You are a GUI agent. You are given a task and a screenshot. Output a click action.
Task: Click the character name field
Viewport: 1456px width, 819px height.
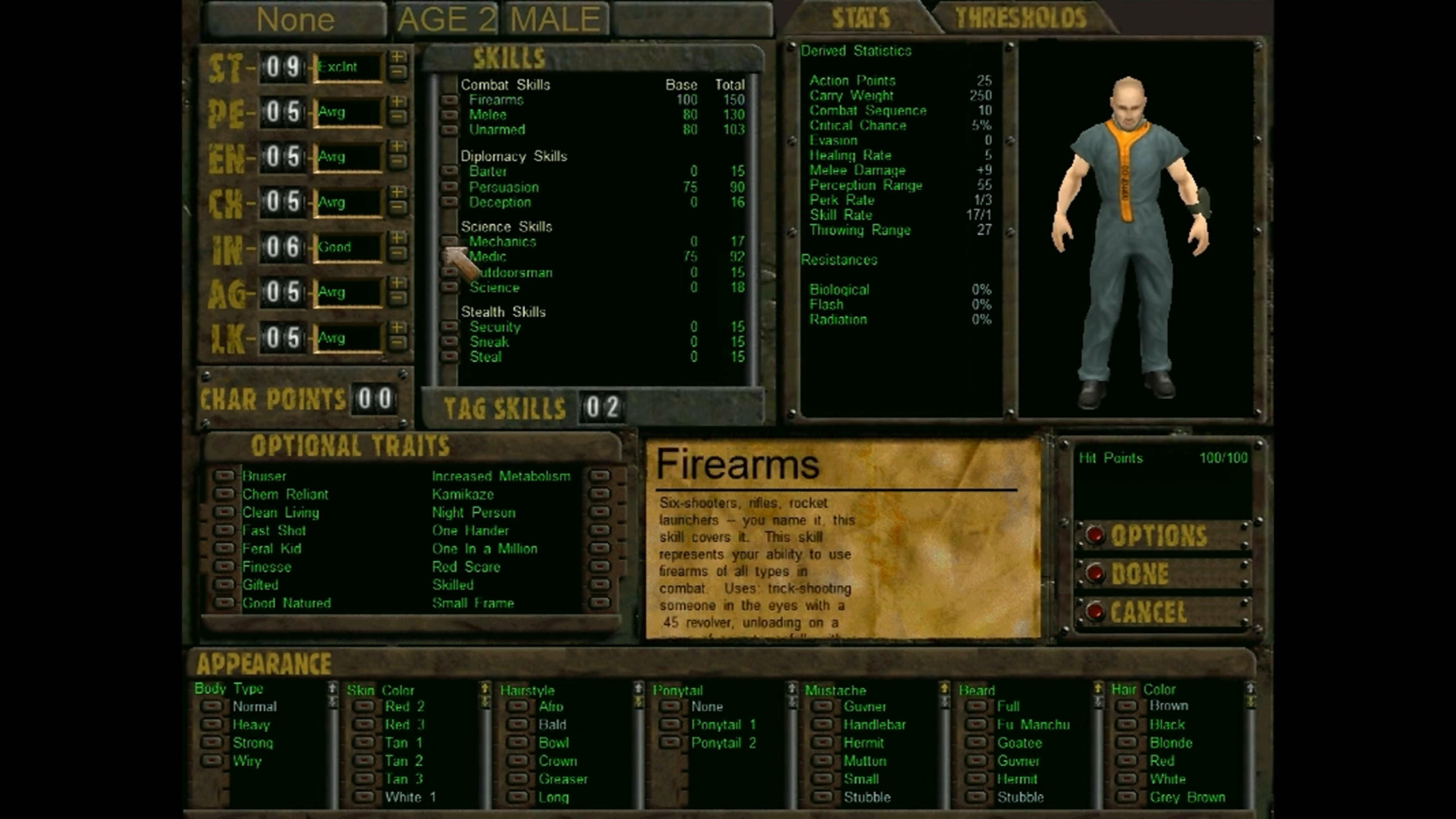(295, 19)
